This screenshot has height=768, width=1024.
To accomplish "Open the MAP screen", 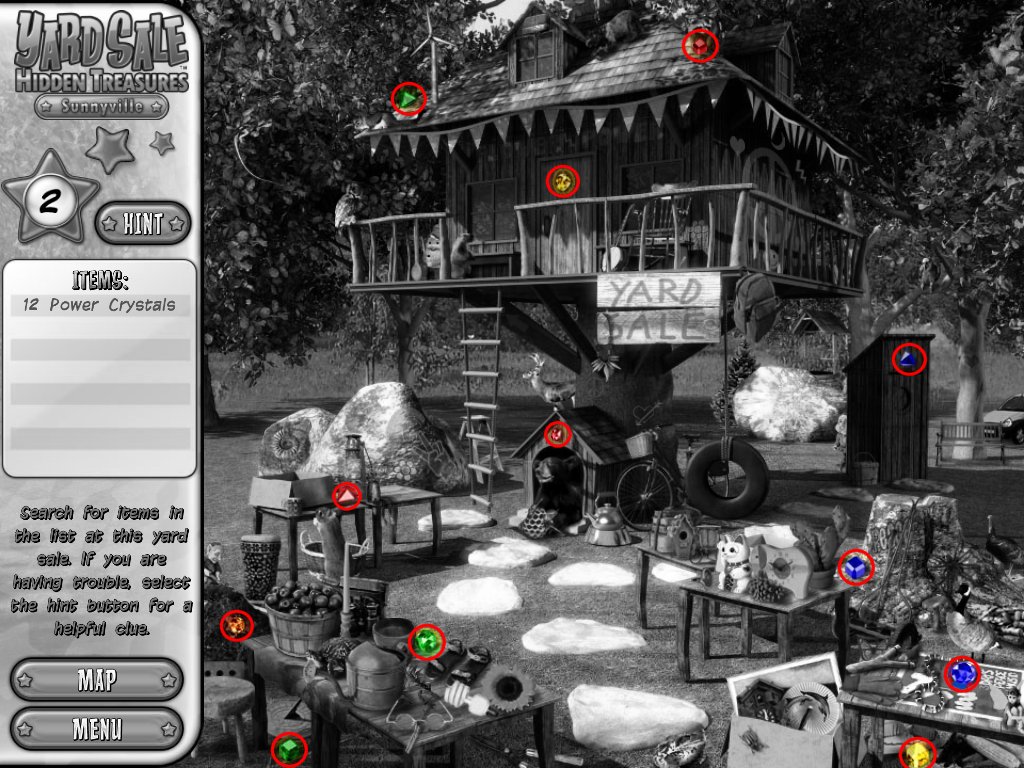I will 97,680.
